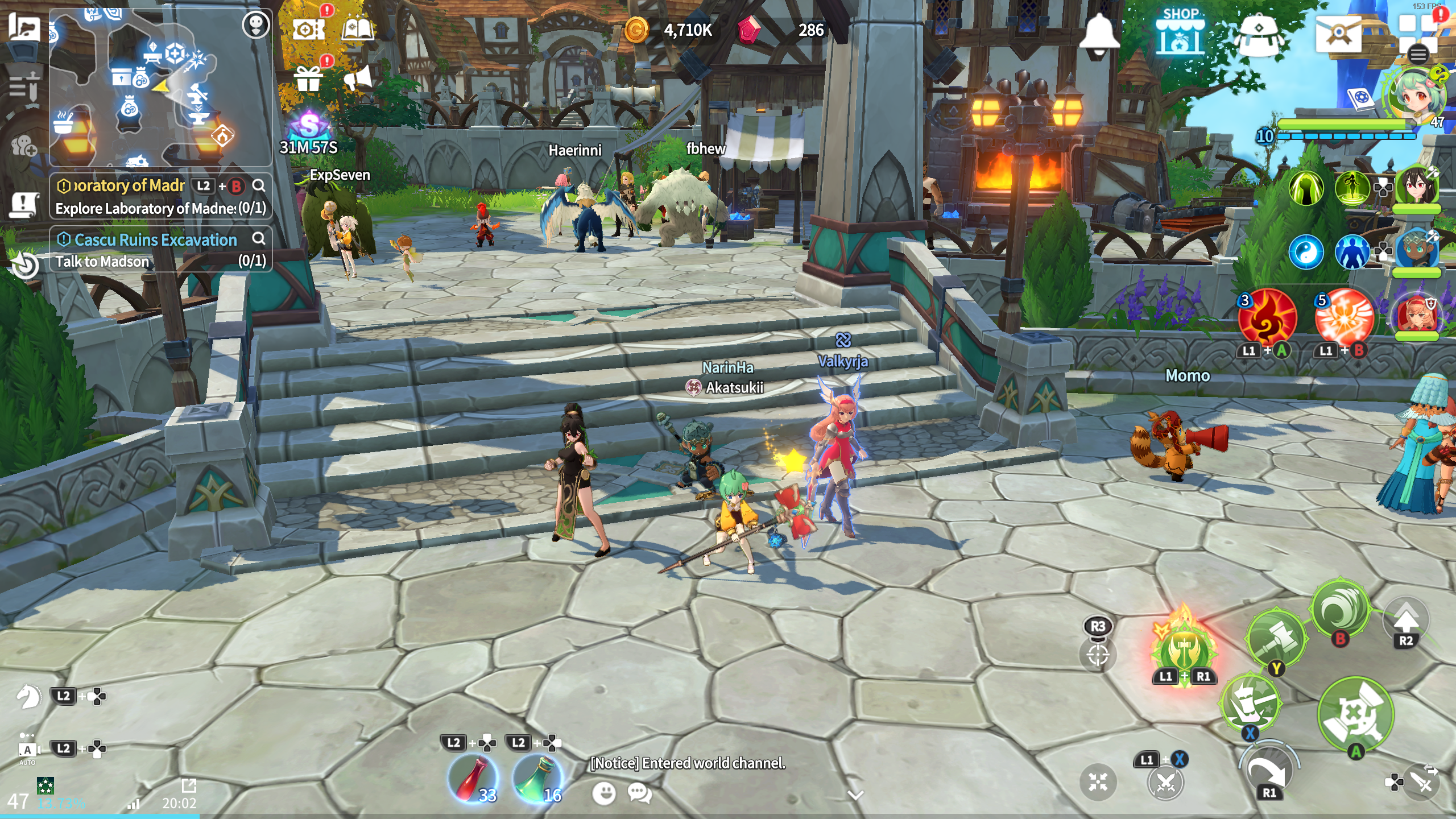Viewport: 1456px width, 819px height.
Task: Use the green potion
Action: [537, 776]
